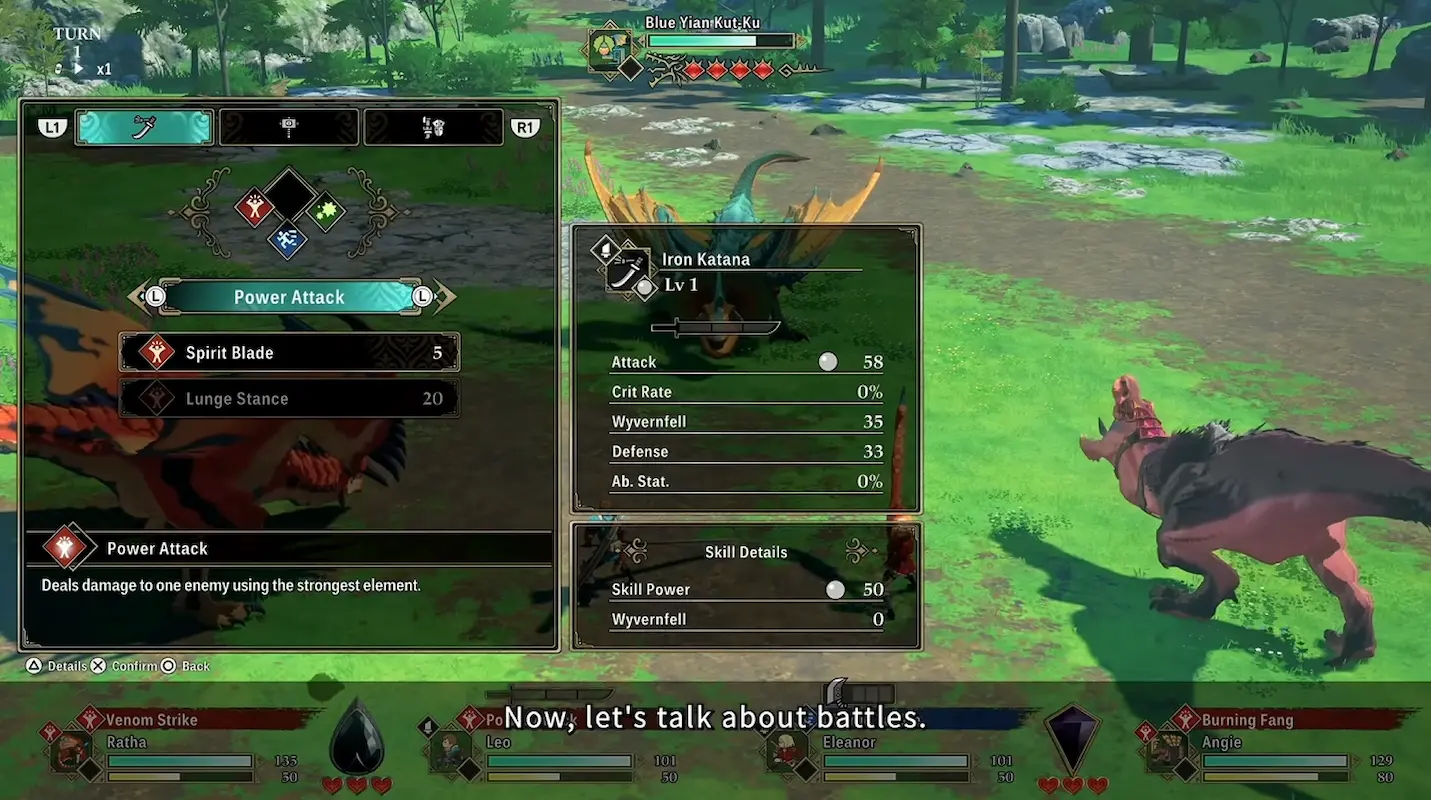Choose the blue Speed attack diamond
Screen dimensions: 1431x800
tap(288, 240)
